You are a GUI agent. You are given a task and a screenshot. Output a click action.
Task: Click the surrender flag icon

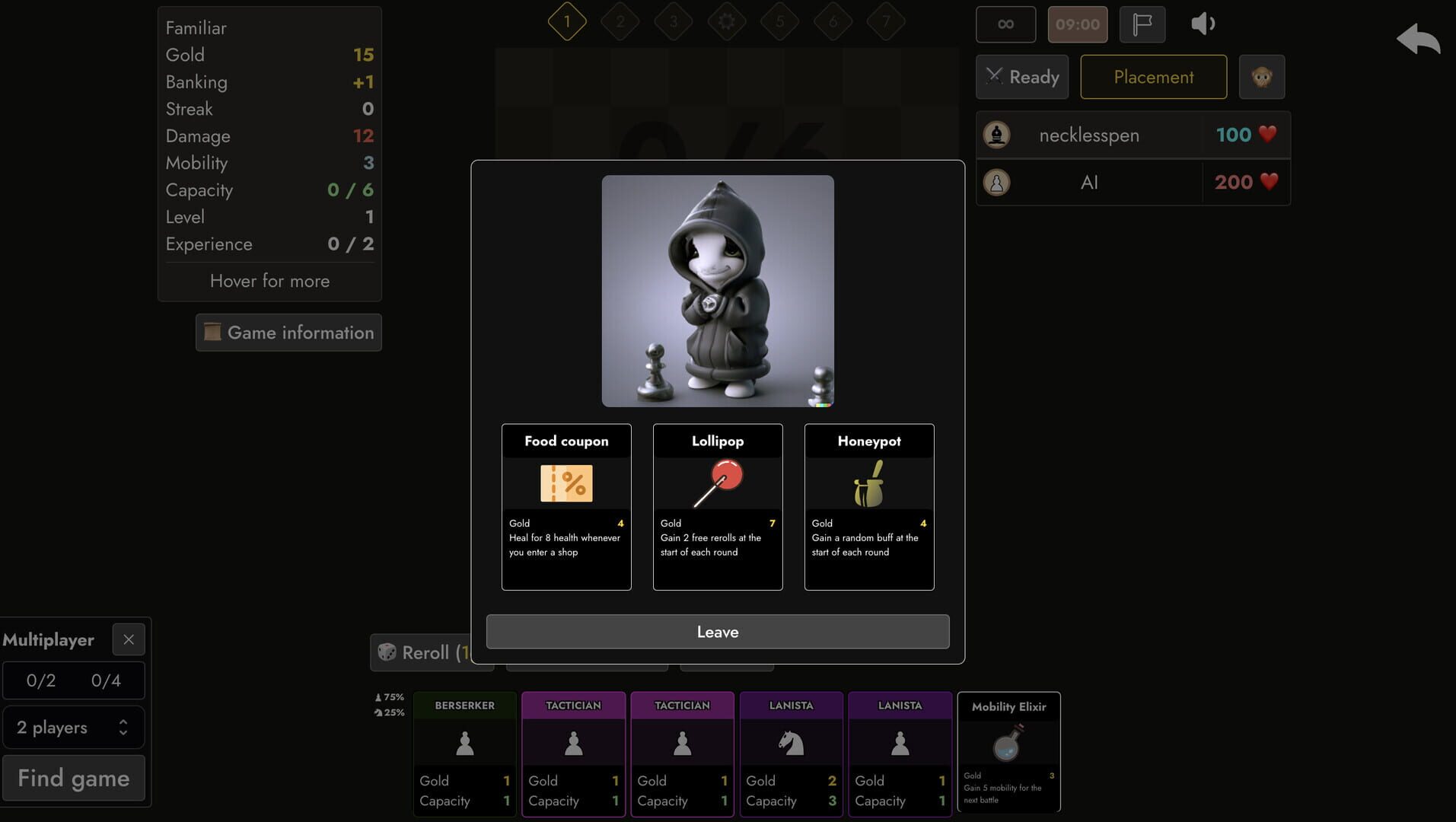point(1141,24)
